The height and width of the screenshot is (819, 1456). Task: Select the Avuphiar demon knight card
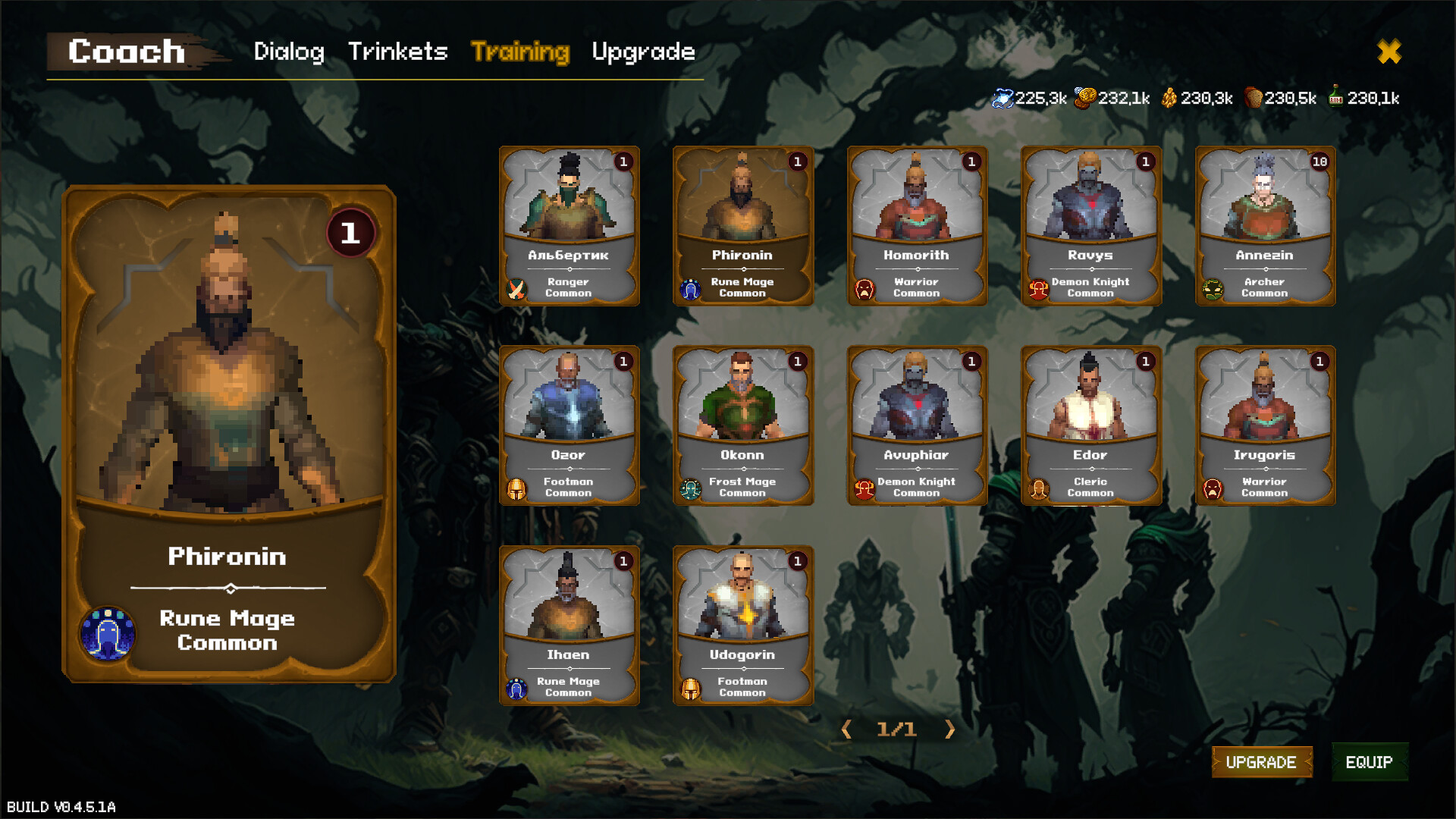(x=916, y=425)
